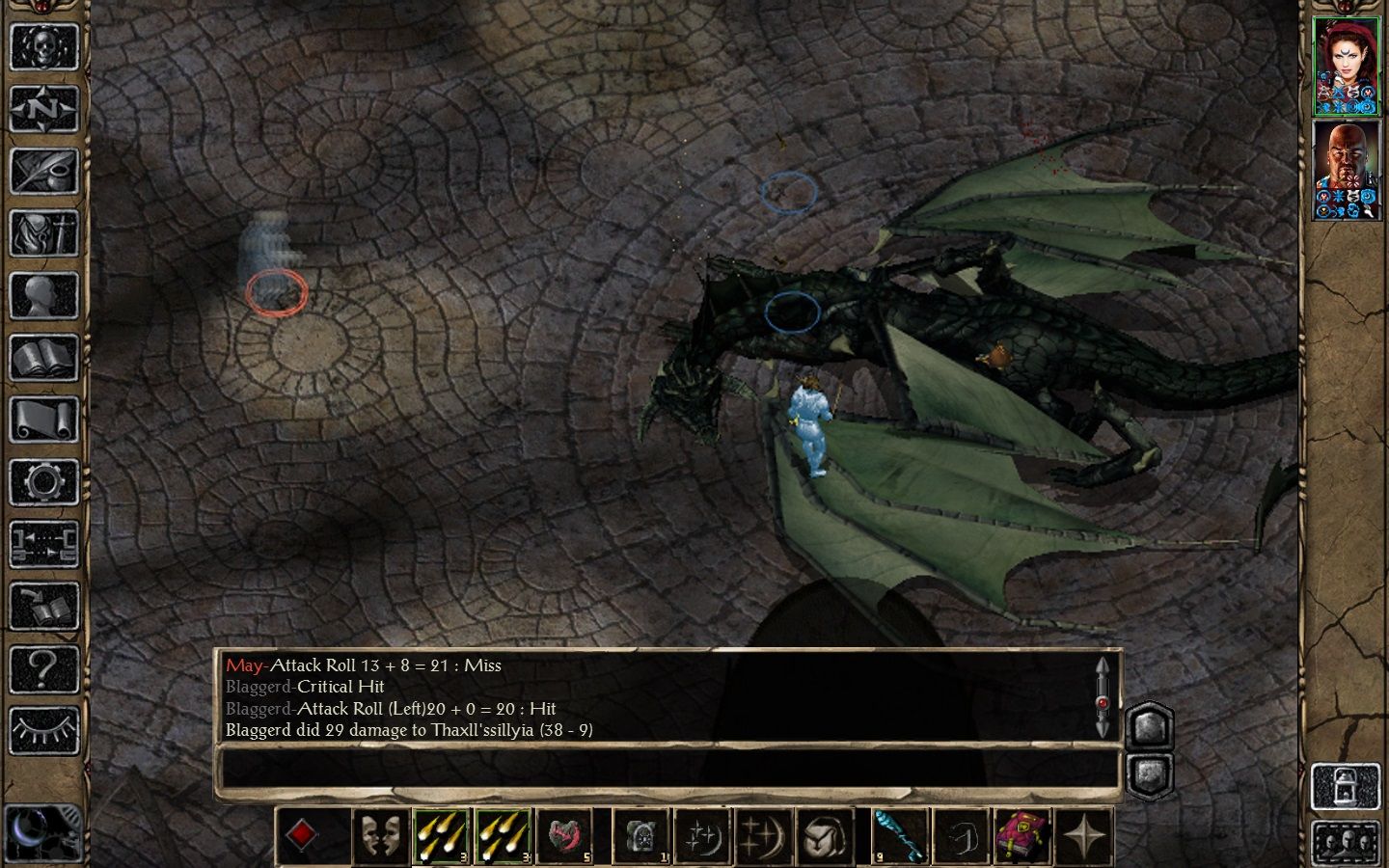Viewport: 1389px width, 868px height.
Task: Select the blue crystal wand quick item
Action: pos(900,835)
